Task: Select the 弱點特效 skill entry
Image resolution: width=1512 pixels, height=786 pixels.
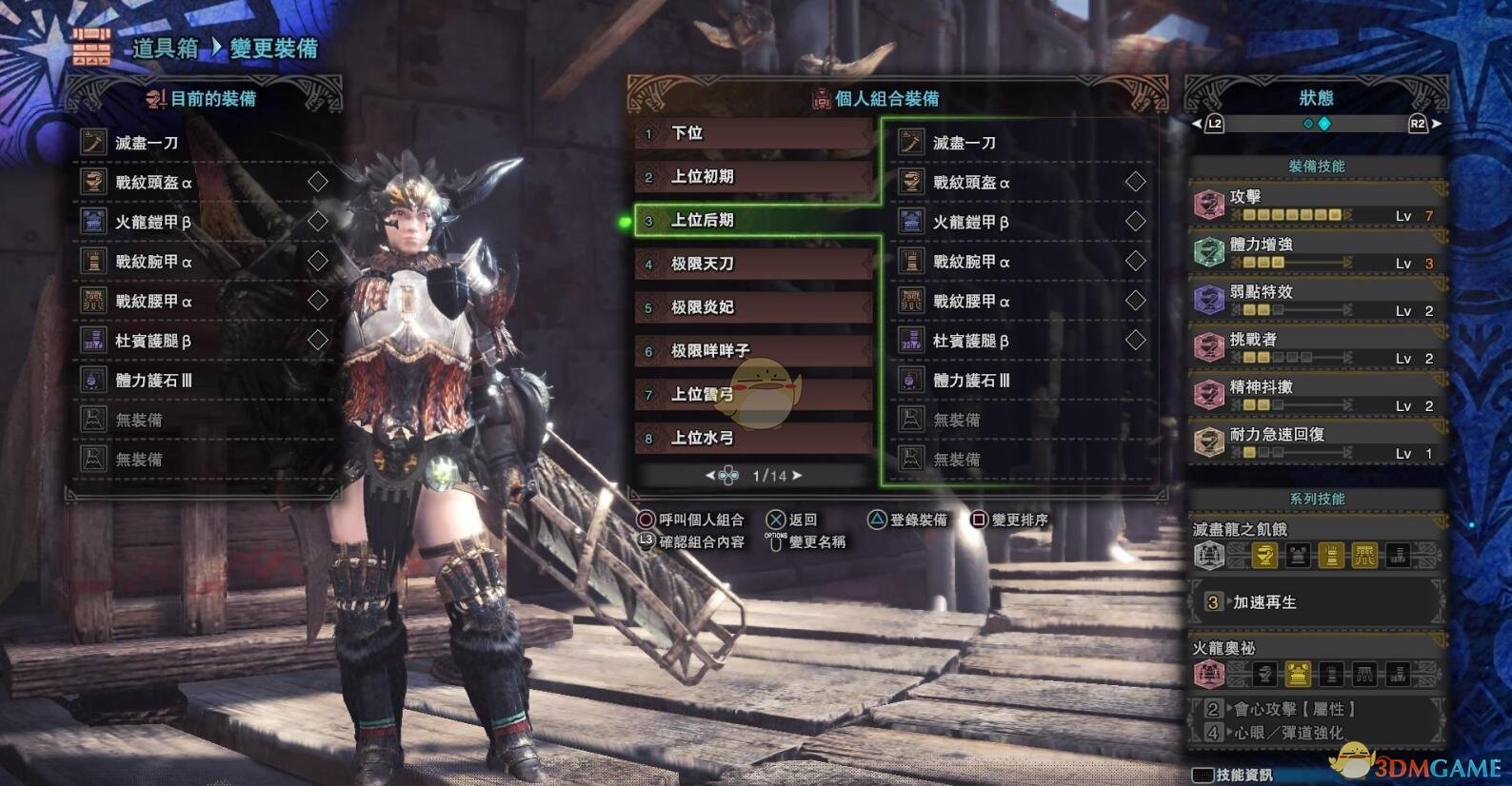Action: click(1316, 300)
